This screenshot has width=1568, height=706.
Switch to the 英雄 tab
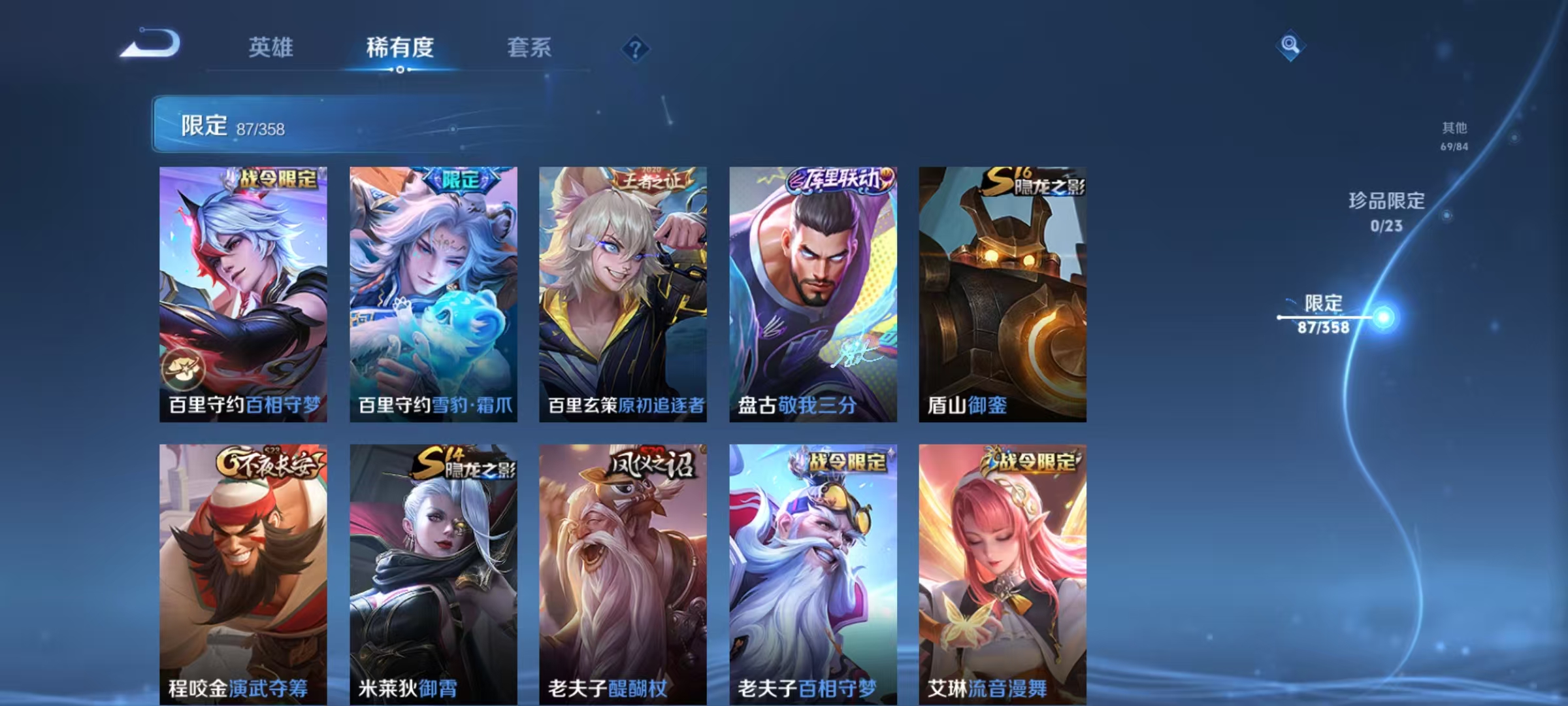[270, 48]
